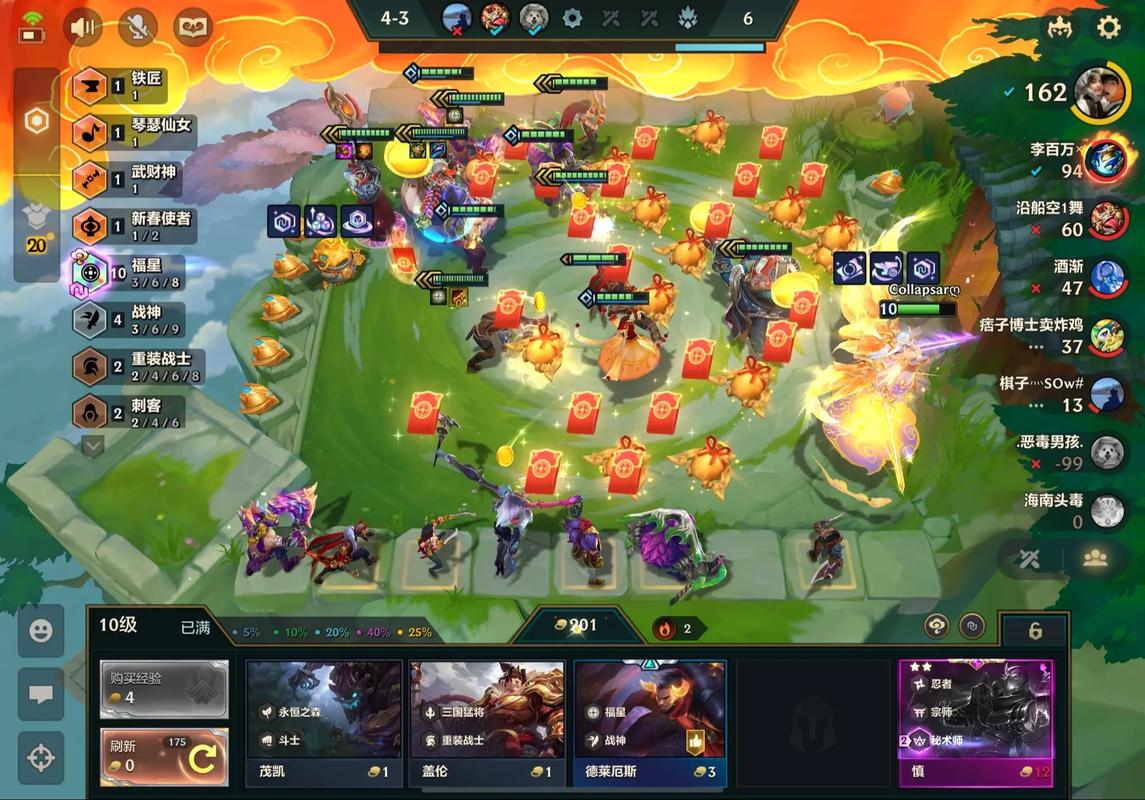View player 李百万's board
This screenshot has height=800, width=1145.
pyautogui.click(x=1106, y=159)
